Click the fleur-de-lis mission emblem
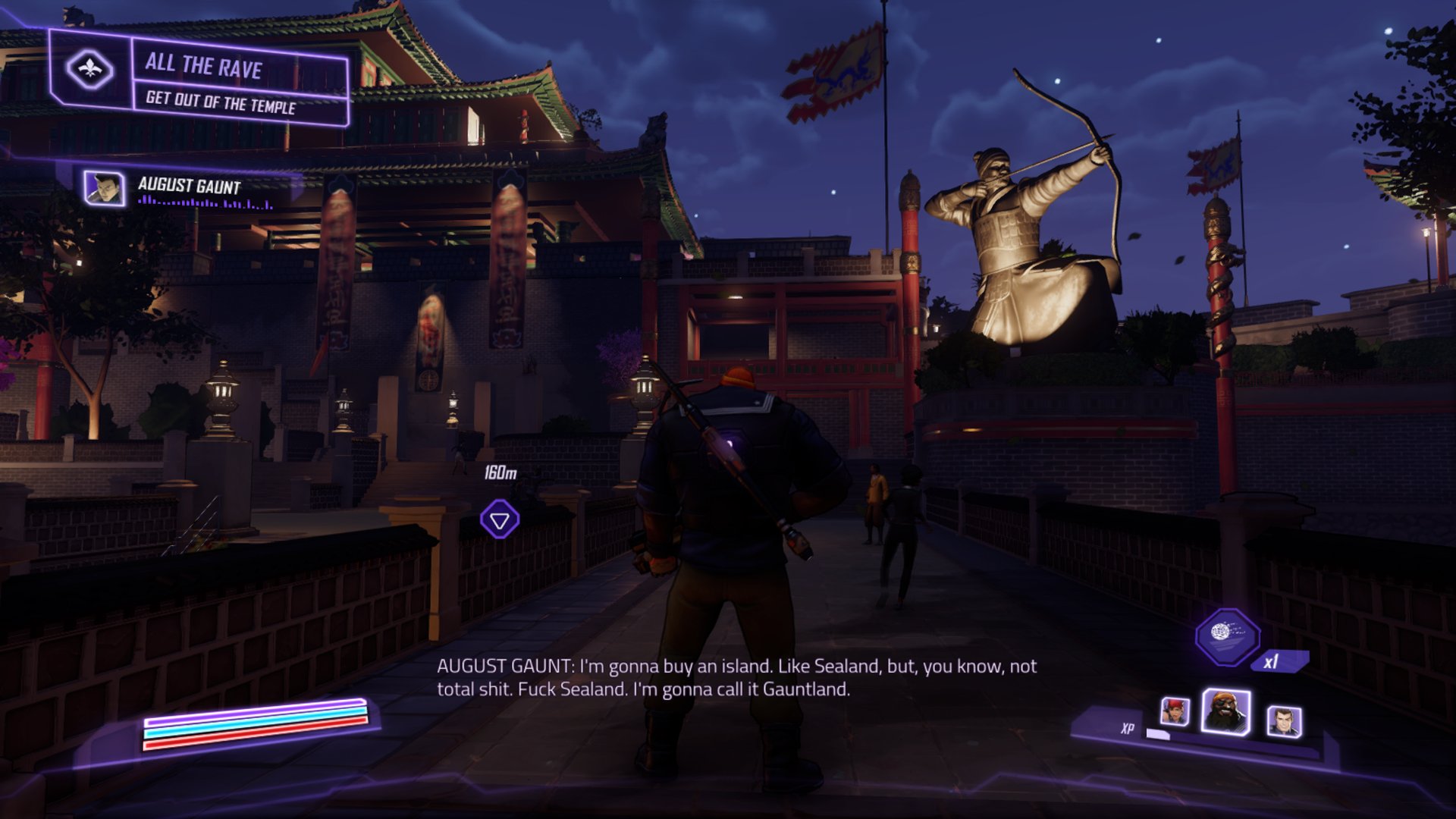Viewport: 1456px width, 819px height. [89, 70]
